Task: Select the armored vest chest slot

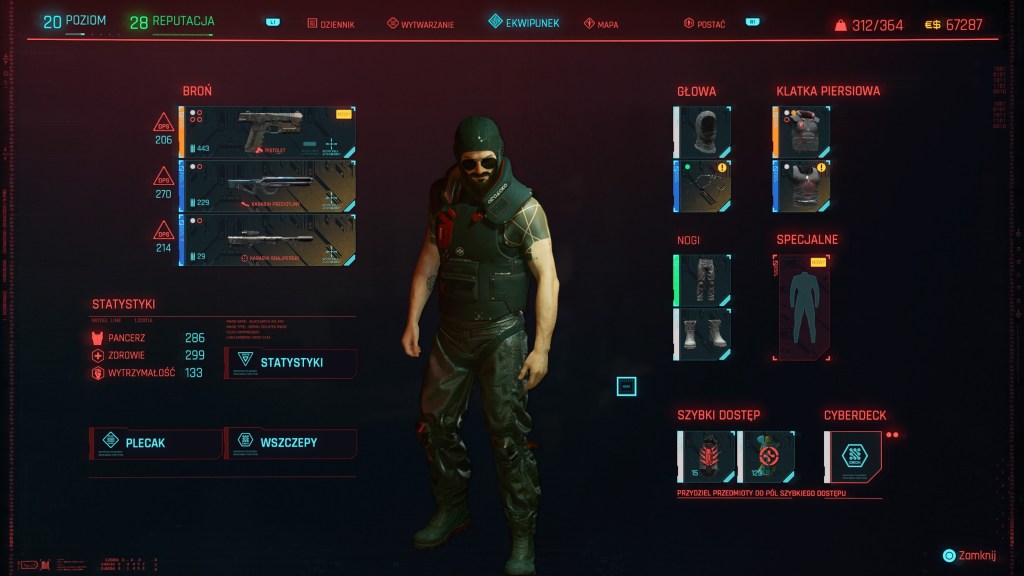Action: [803, 132]
